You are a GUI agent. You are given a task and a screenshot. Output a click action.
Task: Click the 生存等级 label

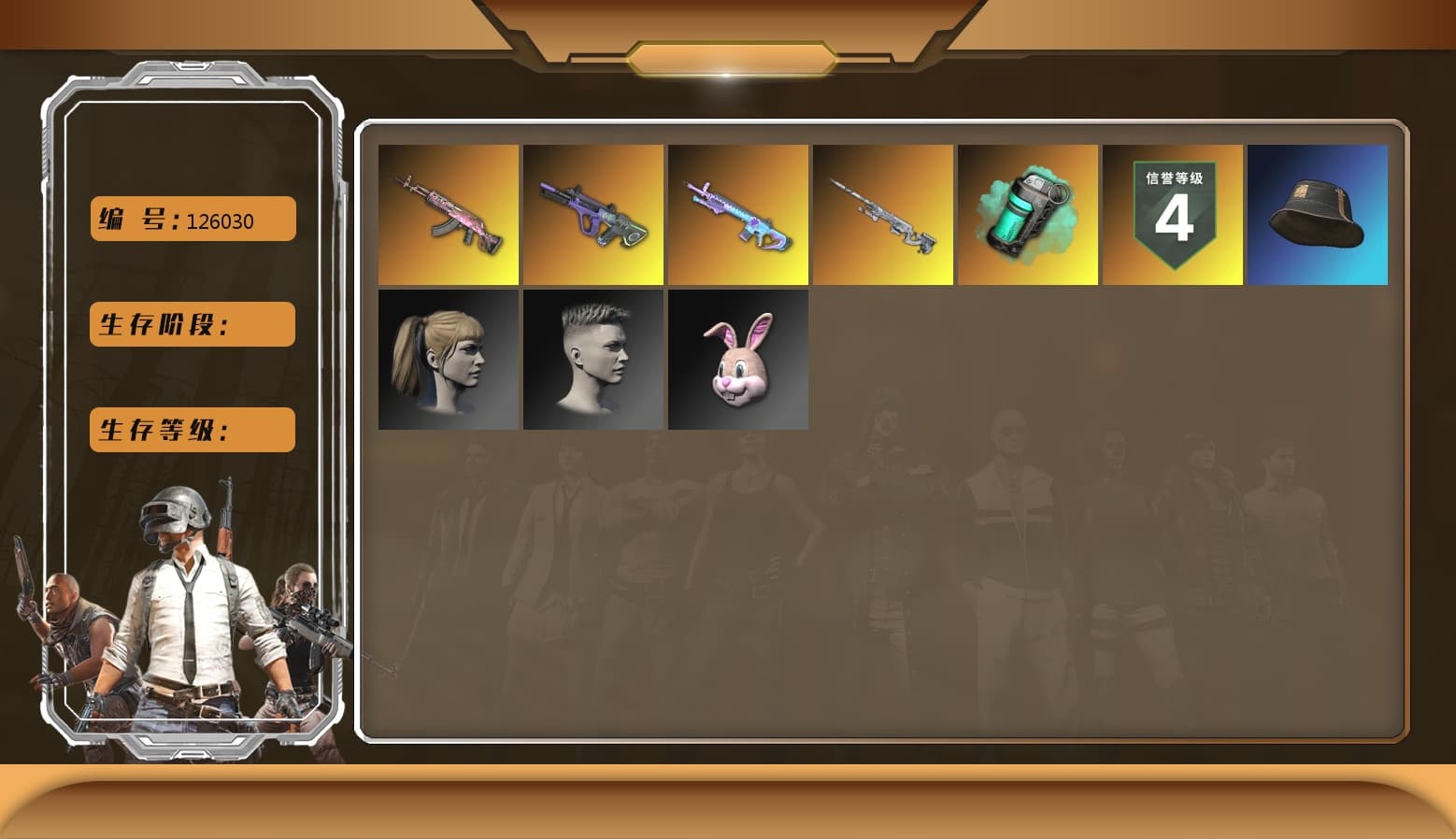tap(191, 430)
